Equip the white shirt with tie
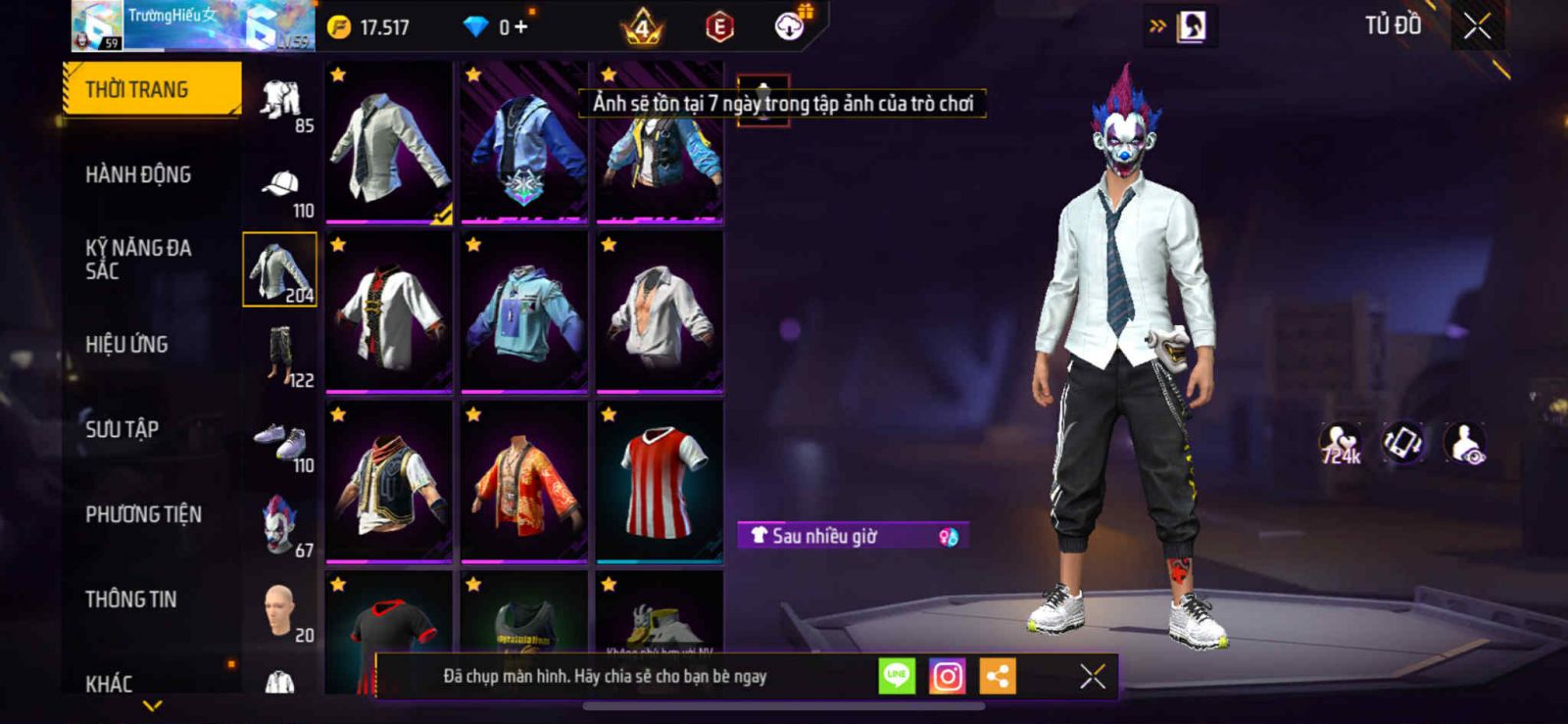Image resolution: width=1568 pixels, height=724 pixels. pos(389,143)
